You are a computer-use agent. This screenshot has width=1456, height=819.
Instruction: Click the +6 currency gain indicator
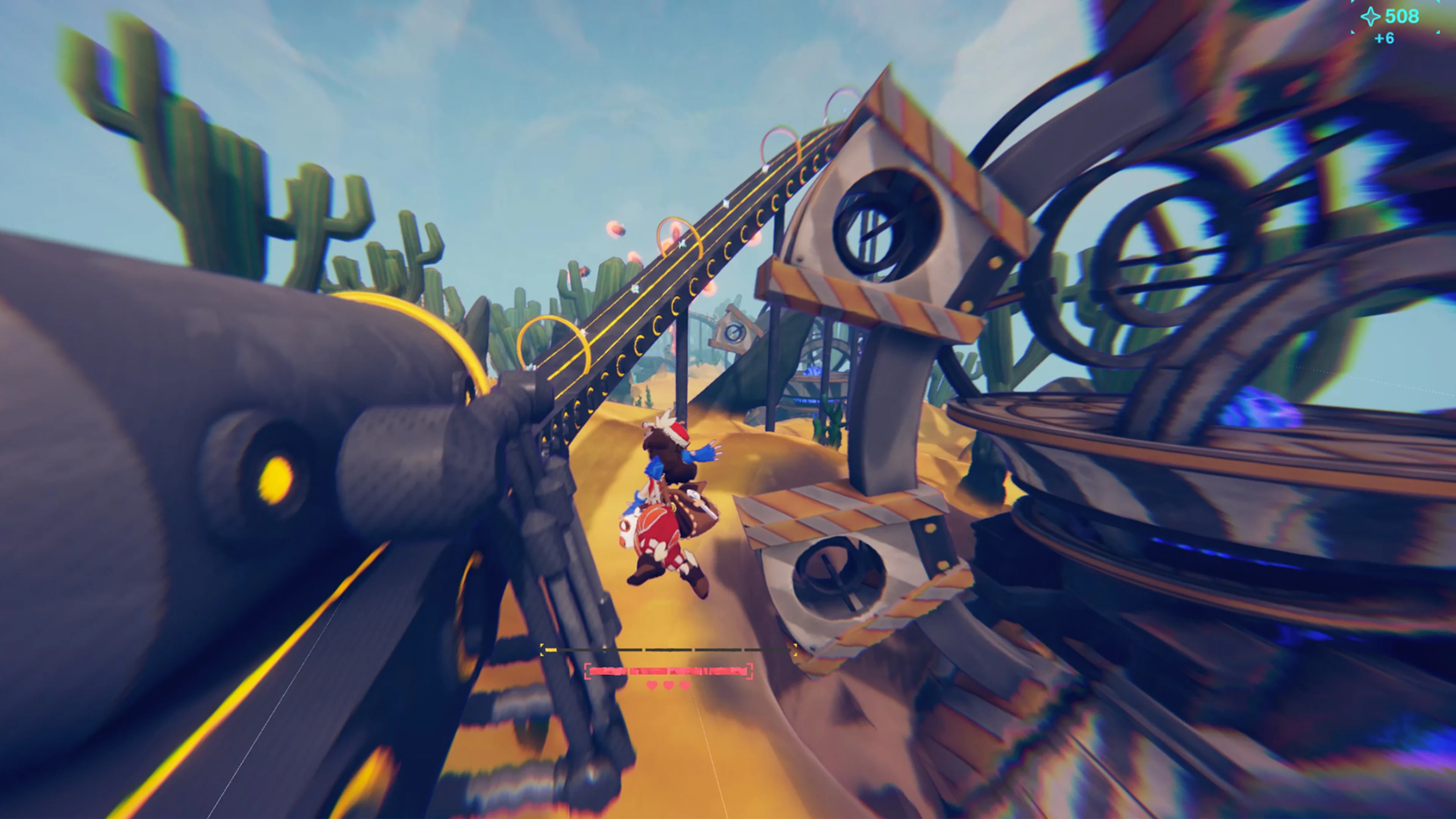pyautogui.click(x=1384, y=38)
